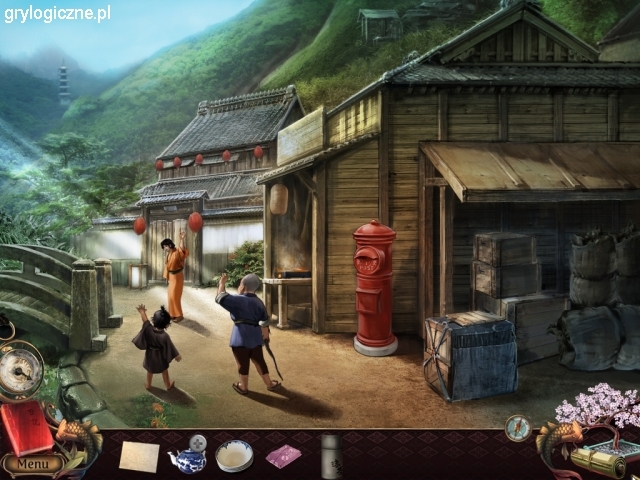Select the blank paper sheet in inventory
640x480 pixels.
pyautogui.click(x=139, y=456)
